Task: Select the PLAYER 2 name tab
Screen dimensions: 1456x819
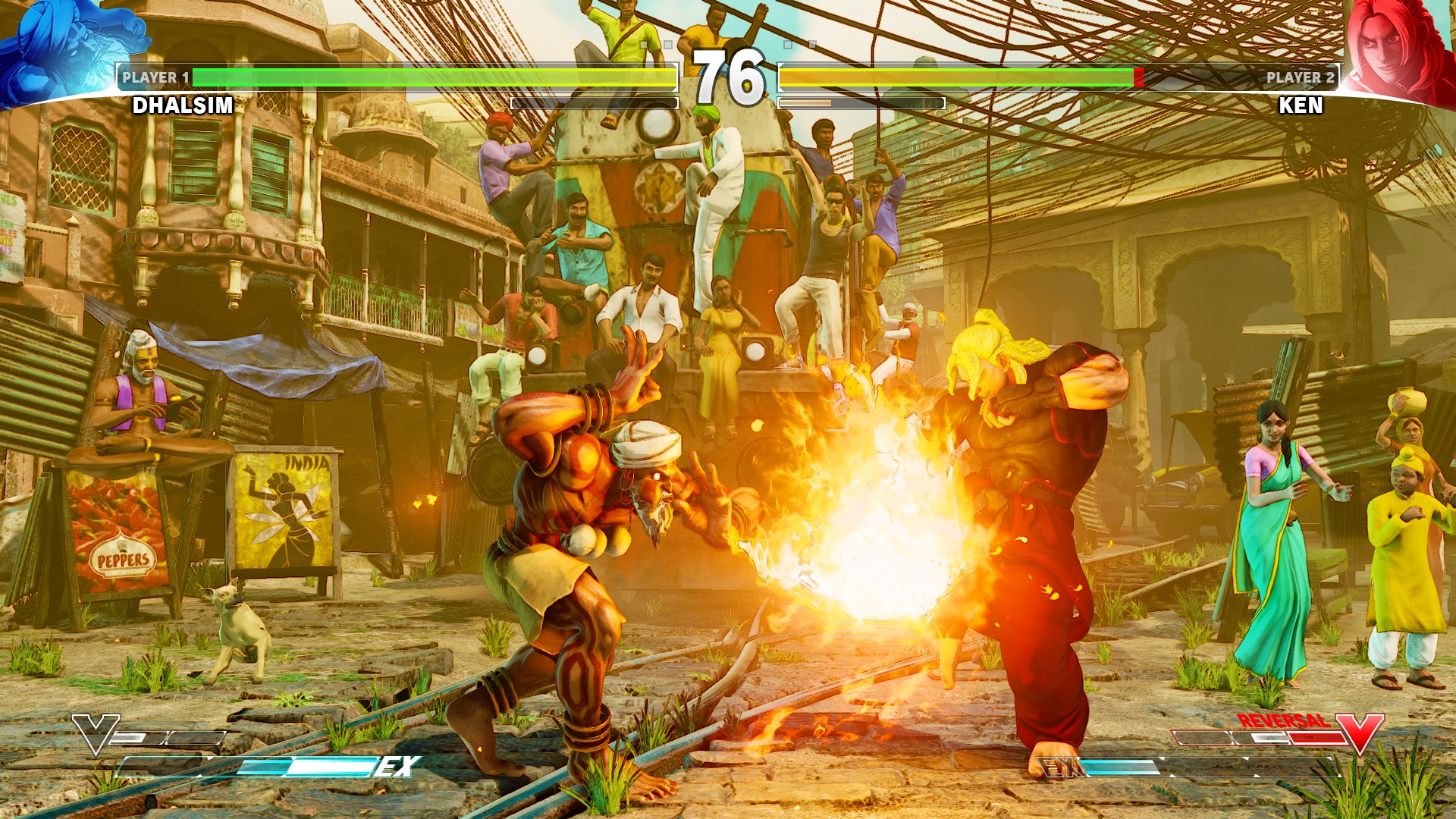Action: click(x=1301, y=76)
